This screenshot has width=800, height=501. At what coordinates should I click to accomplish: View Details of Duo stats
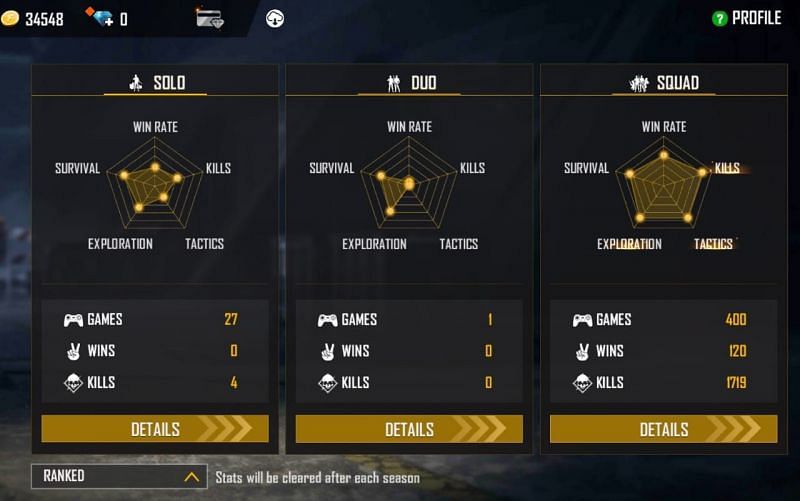pyautogui.click(x=409, y=429)
